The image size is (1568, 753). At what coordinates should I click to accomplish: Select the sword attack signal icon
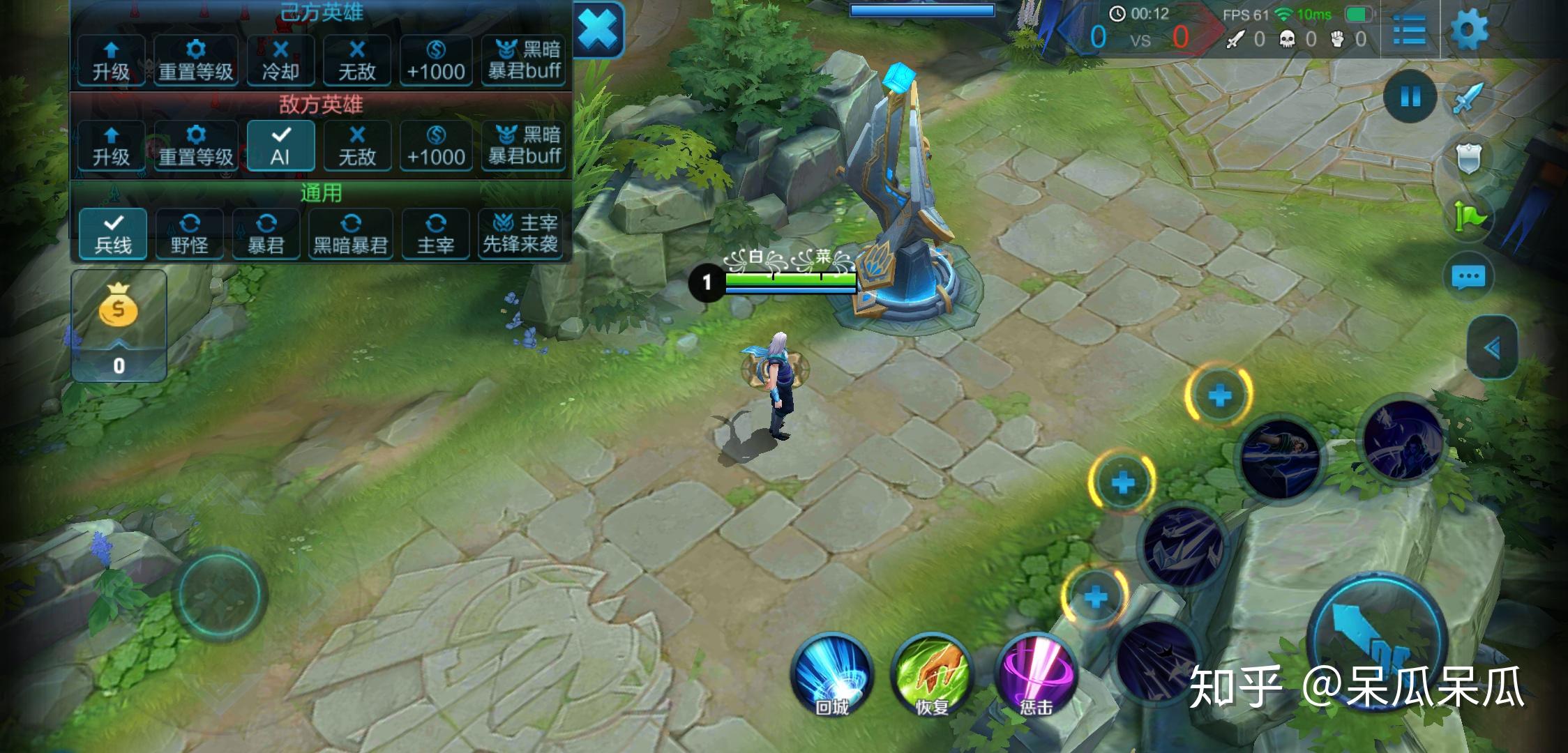point(1468,99)
